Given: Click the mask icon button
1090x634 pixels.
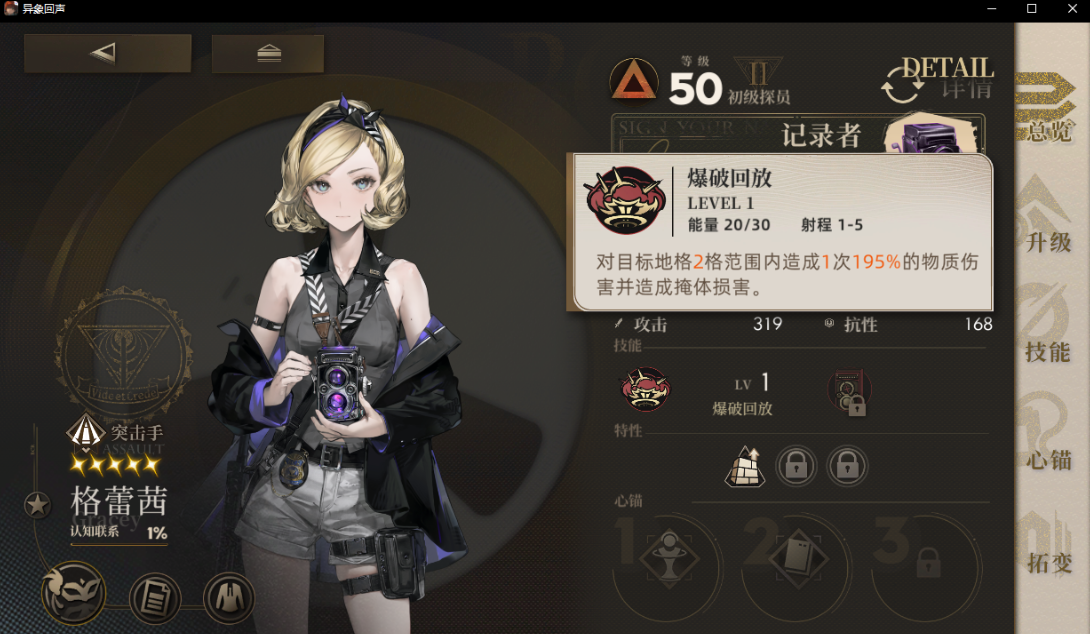Looking at the screenshot, I should pyautogui.click(x=73, y=595).
